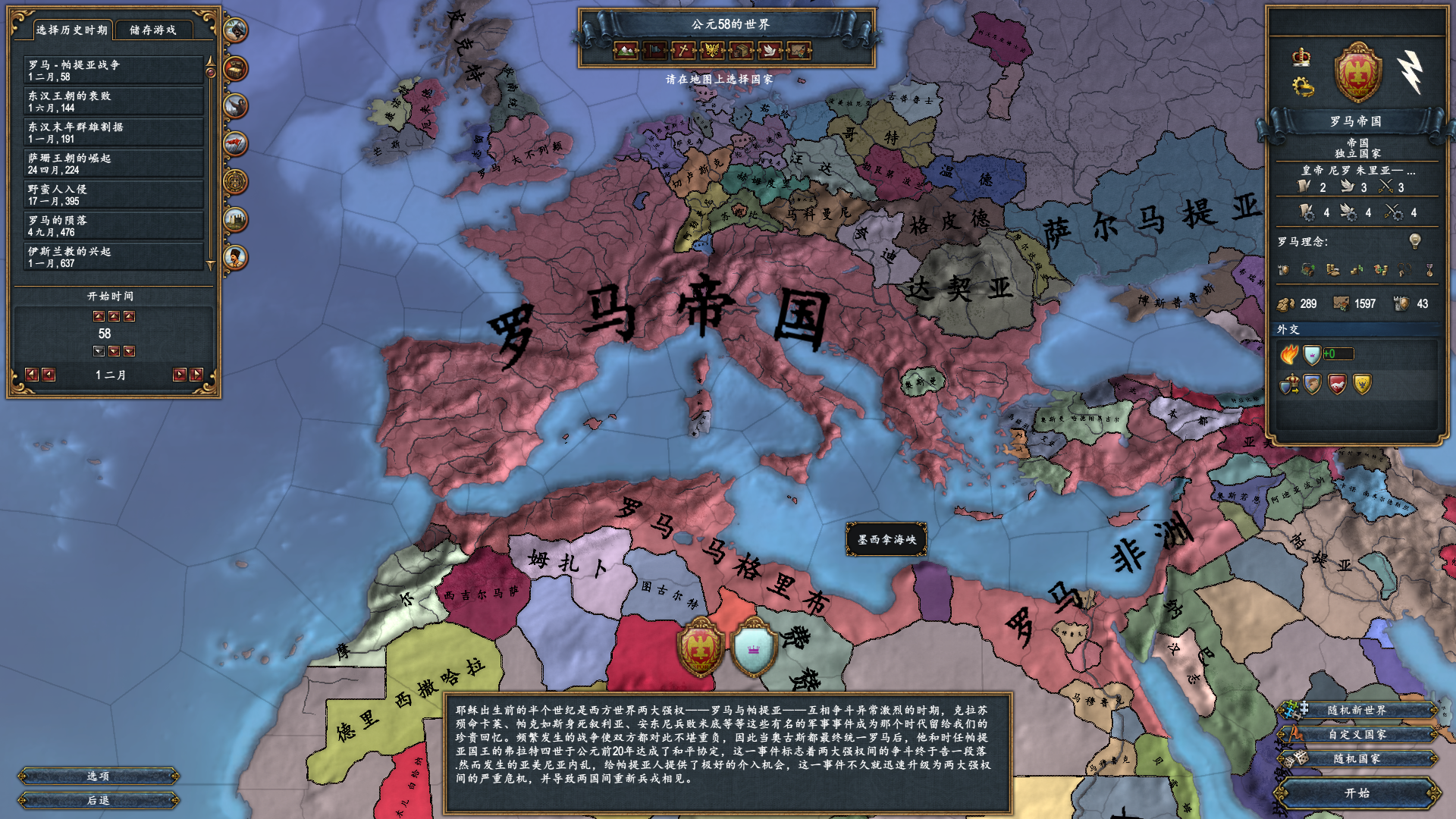1456x819 pixels.
Task: Select the 罗马的陨落 bookmark in the history list
Action: point(112,224)
